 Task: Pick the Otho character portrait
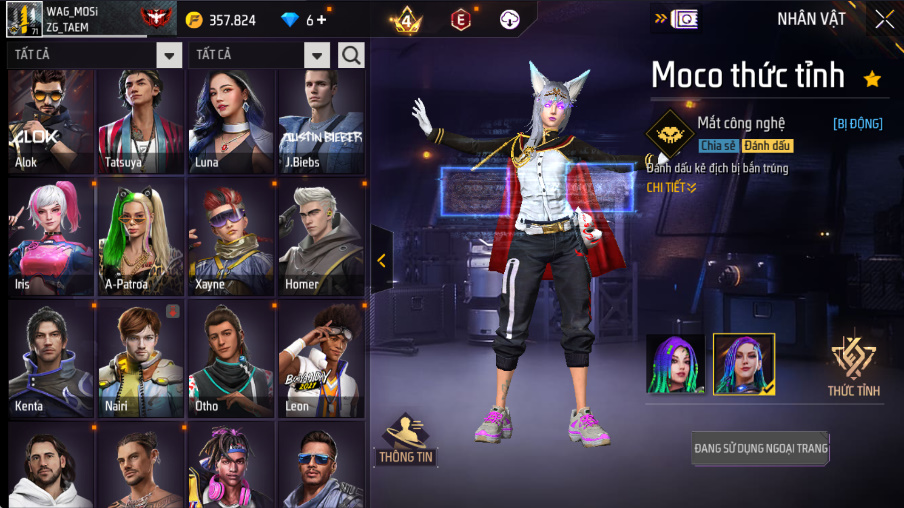coord(230,360)
